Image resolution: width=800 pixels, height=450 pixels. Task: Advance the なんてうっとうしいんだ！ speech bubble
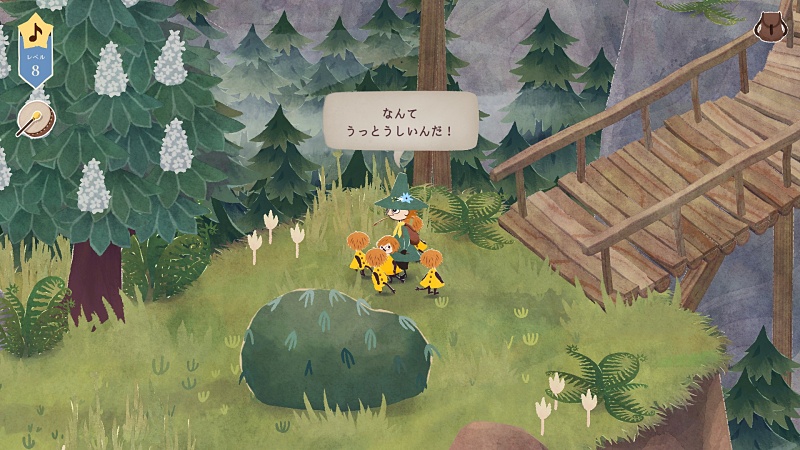tap(401, 121)
